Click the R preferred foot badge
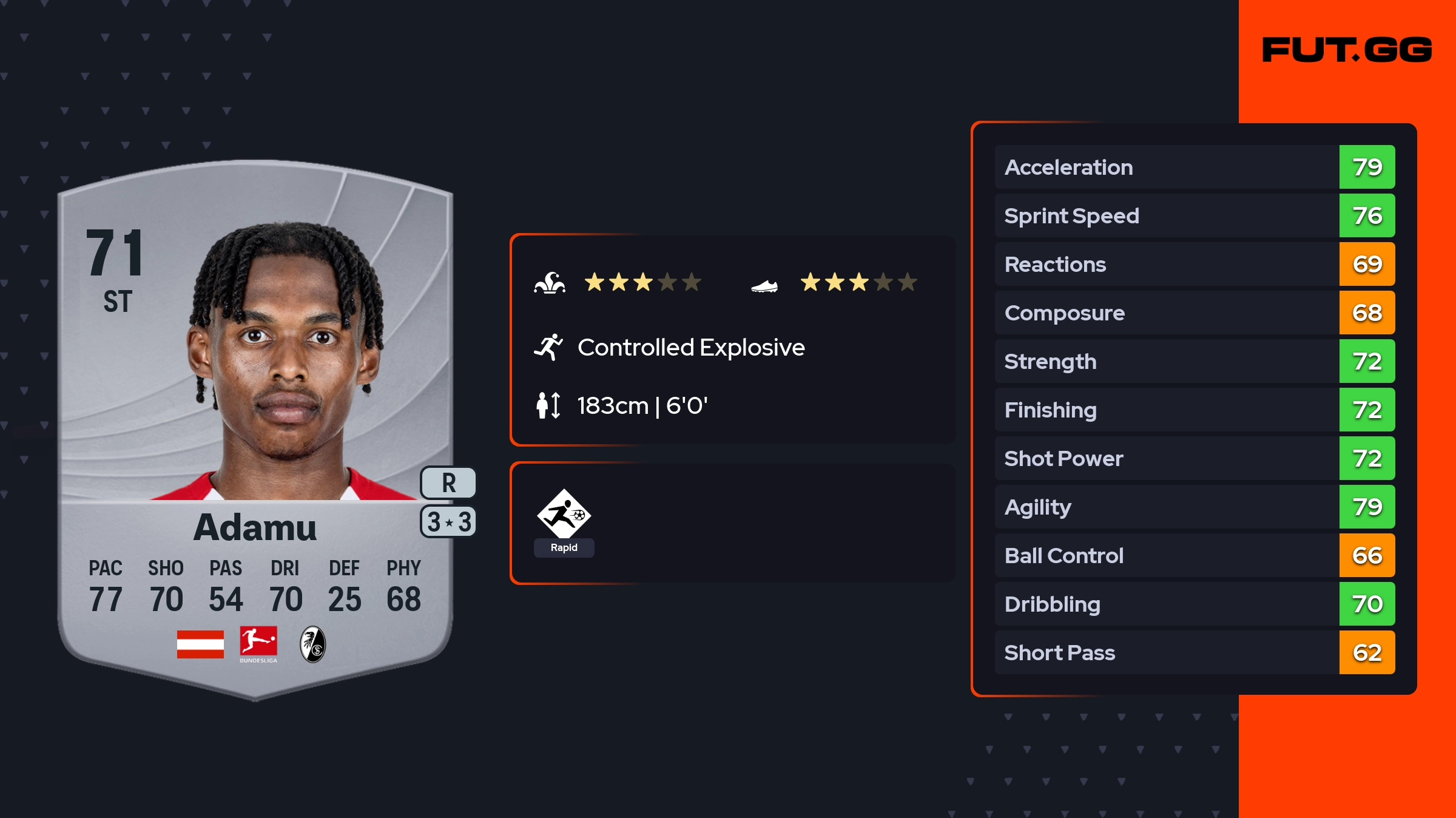 [x=448, y=483]
